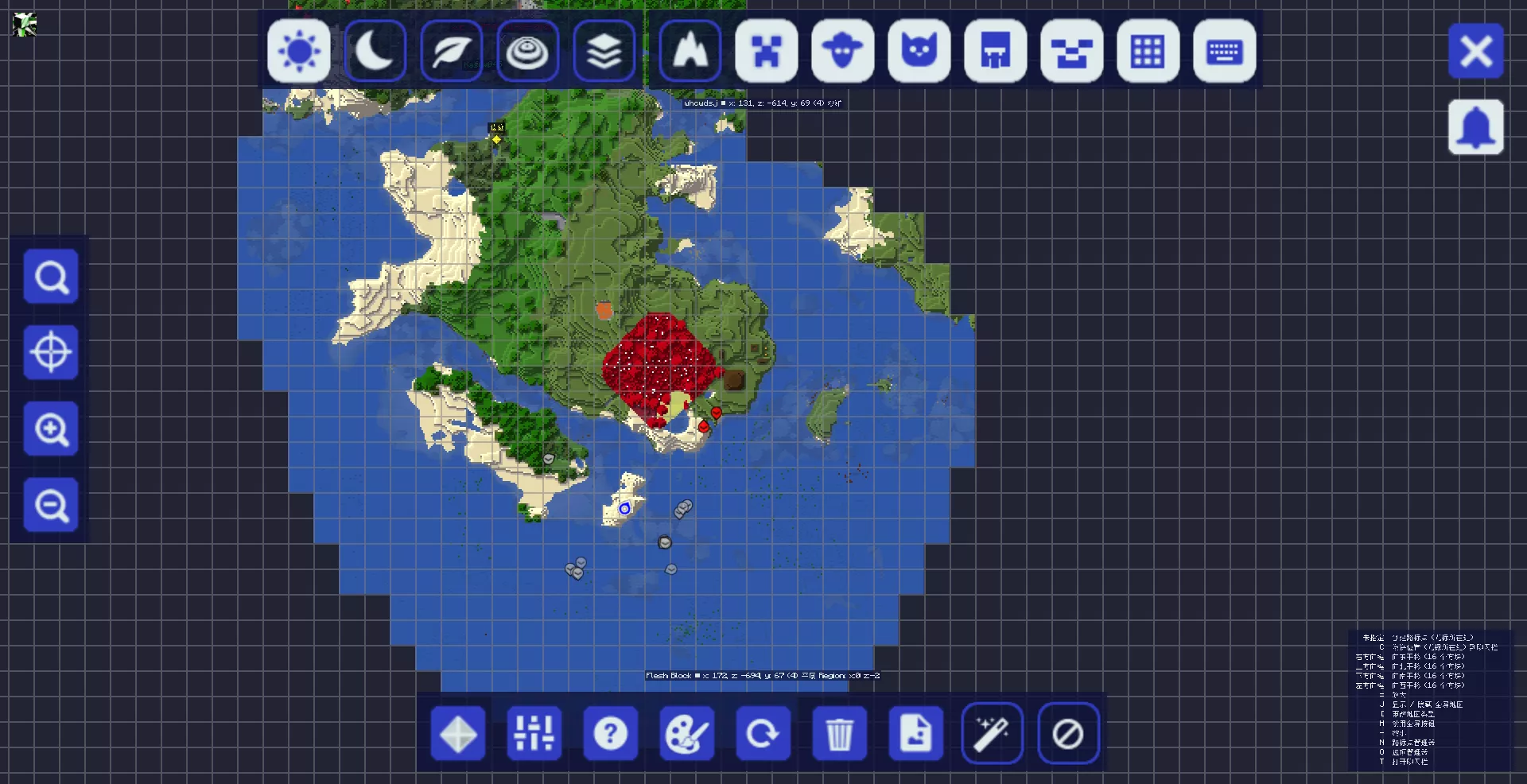This screenshot has height=784, width=1527.
Task: Delete map using the trash can
Action: pos(840,733)
